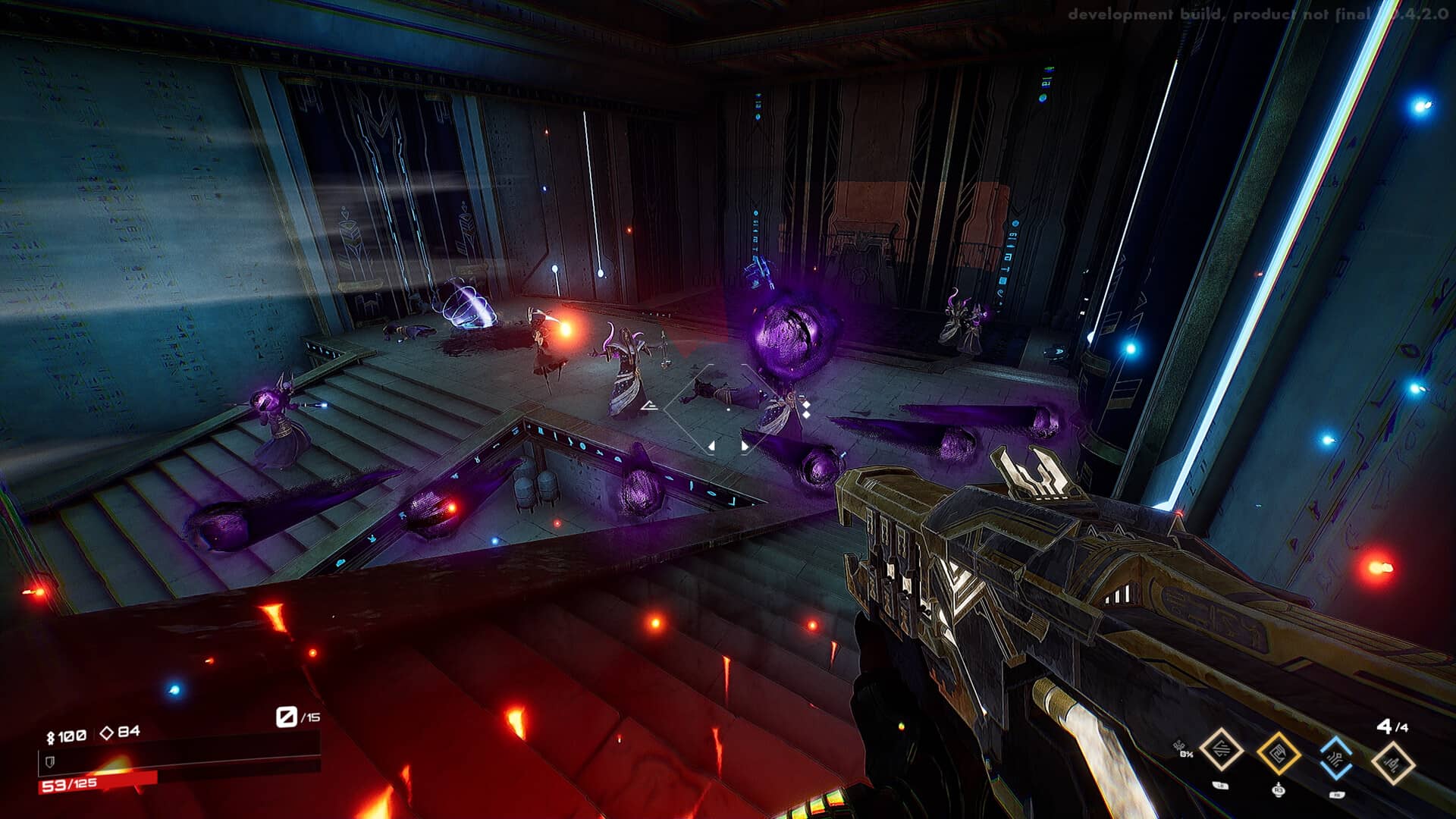Screen dimensions: 1456x819
Task: Trigger the blue-bordered diamond ability
Action: tap(1335, 758)
